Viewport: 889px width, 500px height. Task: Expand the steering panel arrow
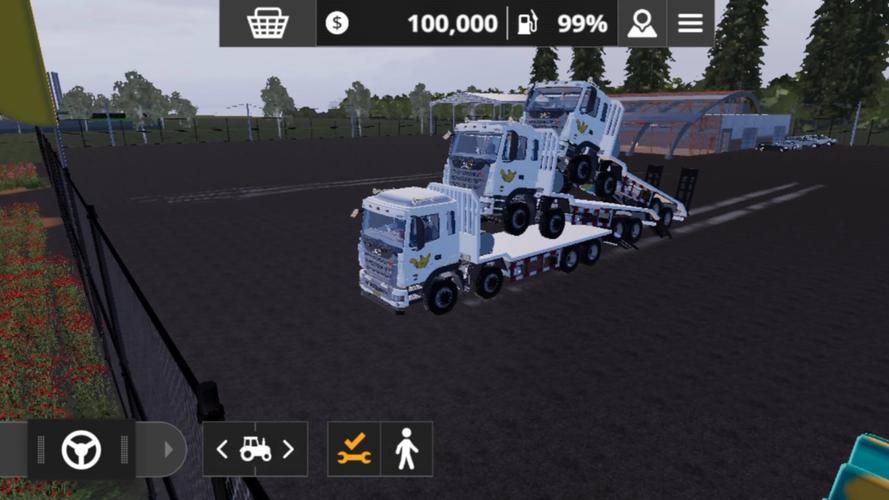(167, 450)
